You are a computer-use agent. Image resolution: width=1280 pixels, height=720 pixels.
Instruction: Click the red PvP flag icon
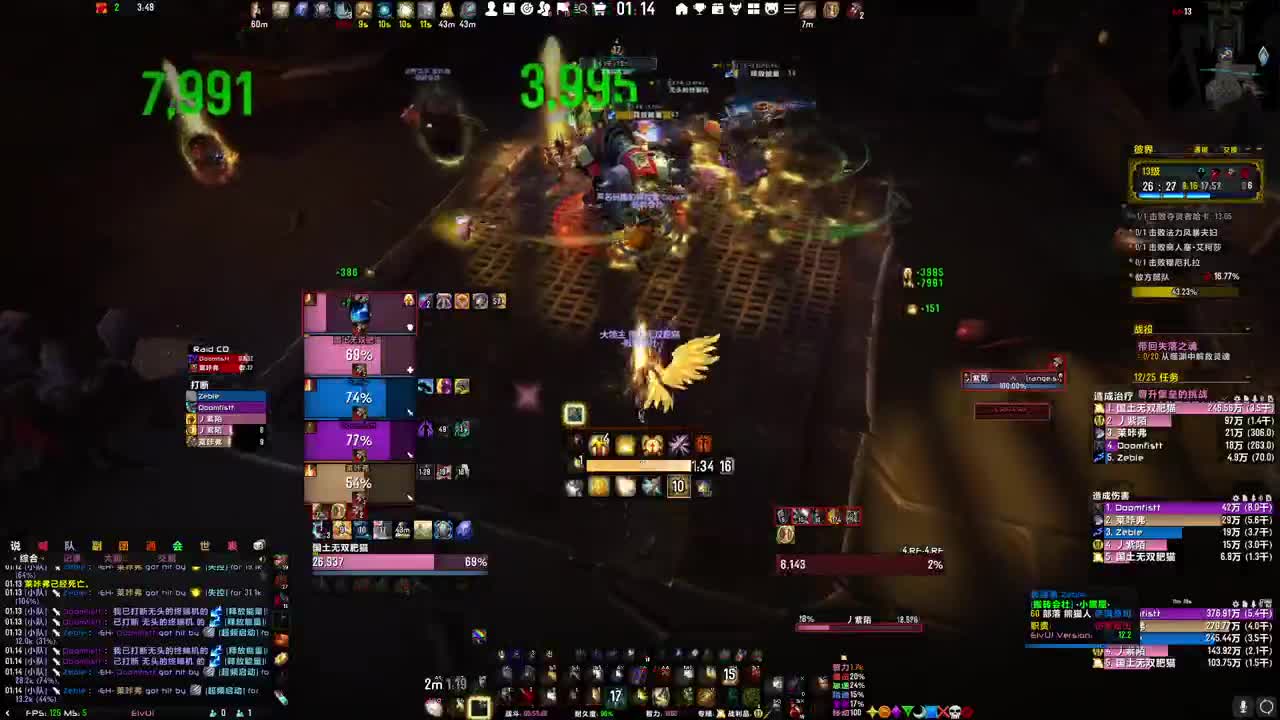pos(561,10)
